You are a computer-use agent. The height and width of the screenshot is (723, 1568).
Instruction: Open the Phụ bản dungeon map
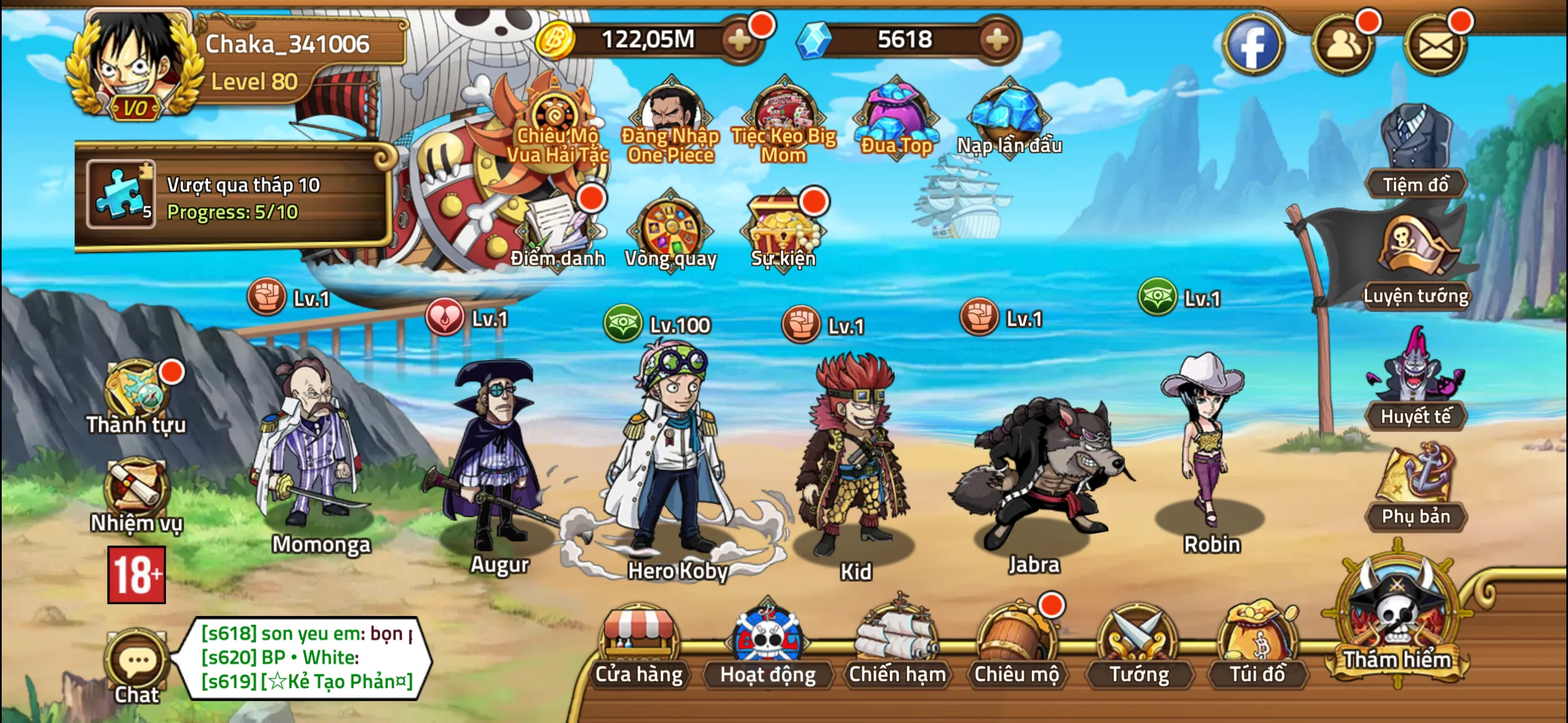pyautogui.click(x=1415, y=487)
